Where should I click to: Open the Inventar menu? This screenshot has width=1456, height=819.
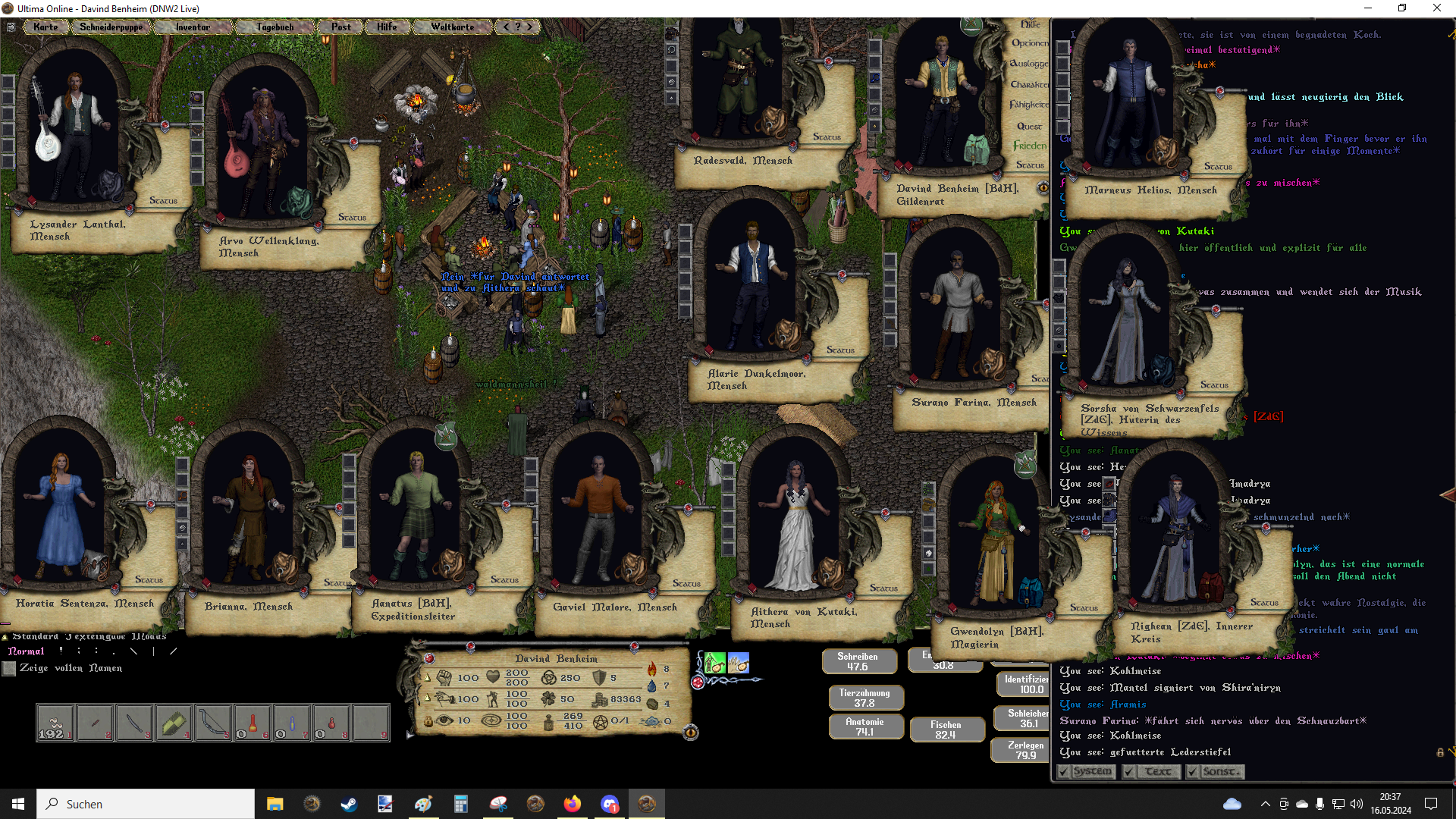[x=193, y=27]
